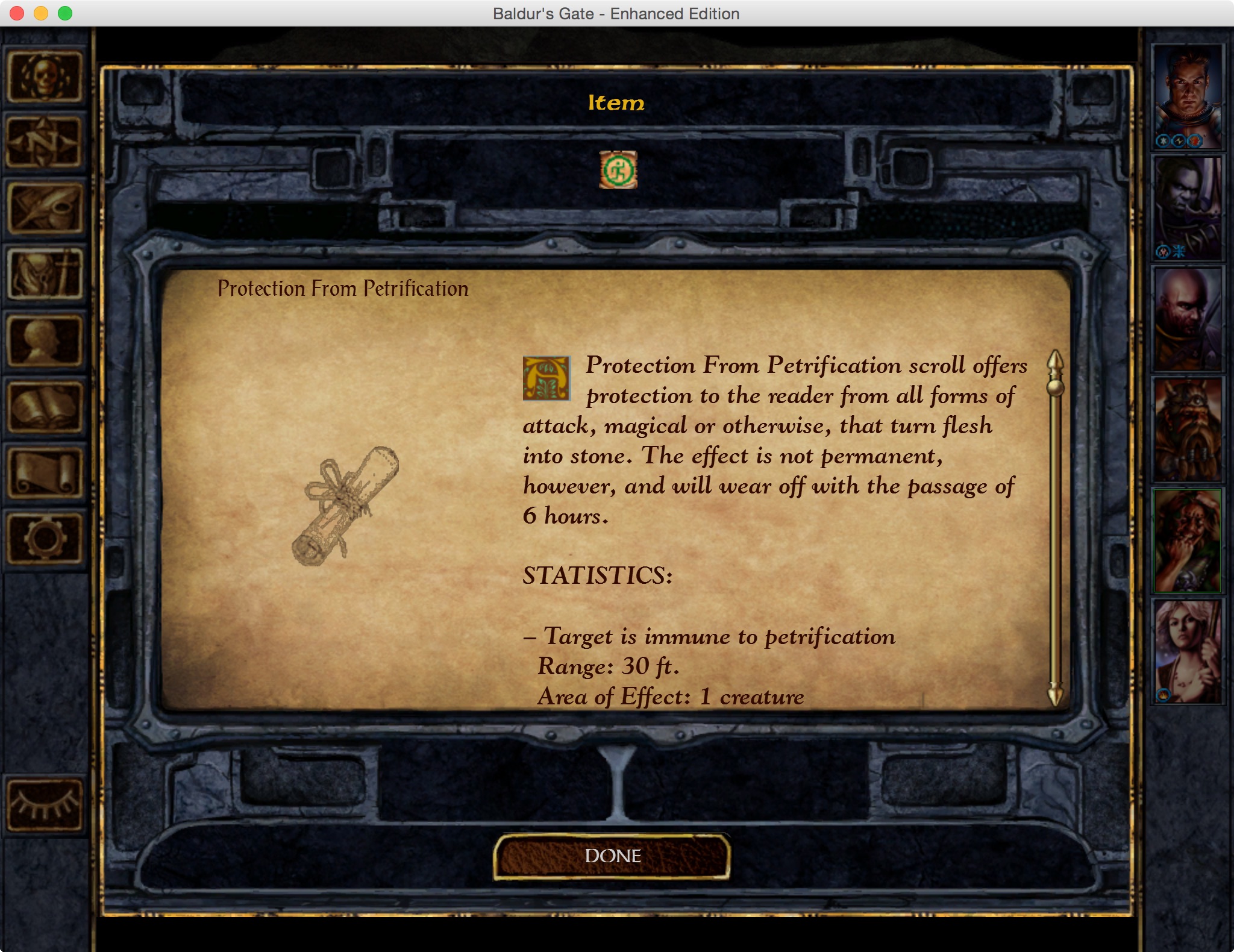
Task: Open the journal quill icon
Action: click(45, 208)
